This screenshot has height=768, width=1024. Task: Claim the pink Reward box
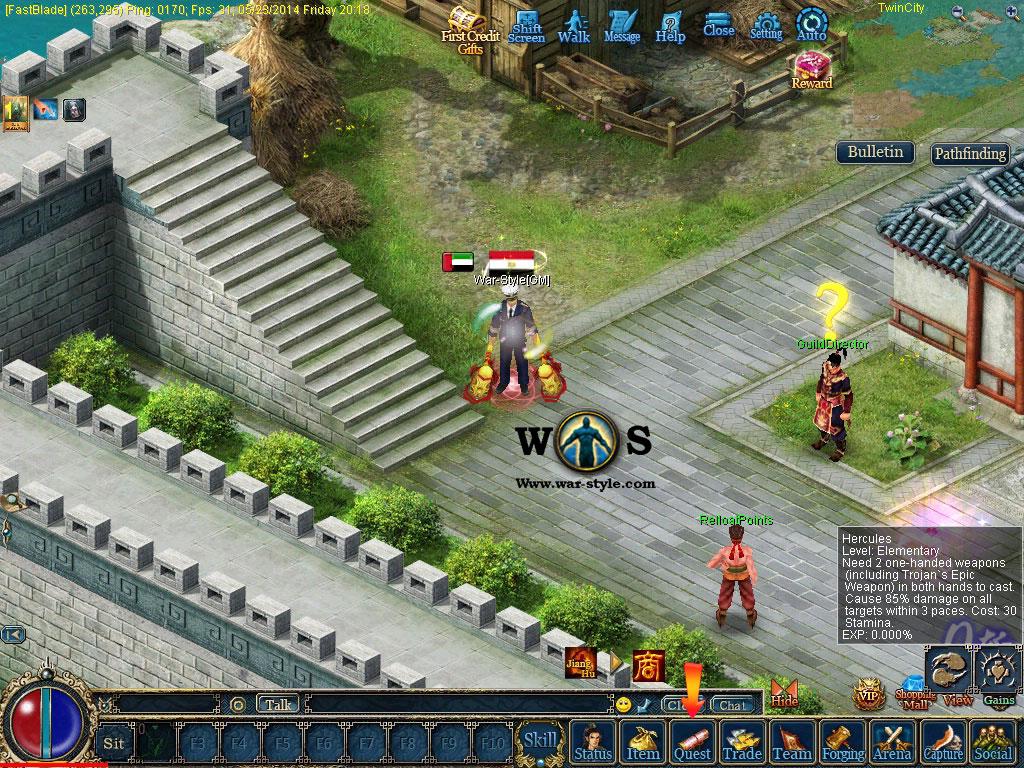[x=811, y=68]
